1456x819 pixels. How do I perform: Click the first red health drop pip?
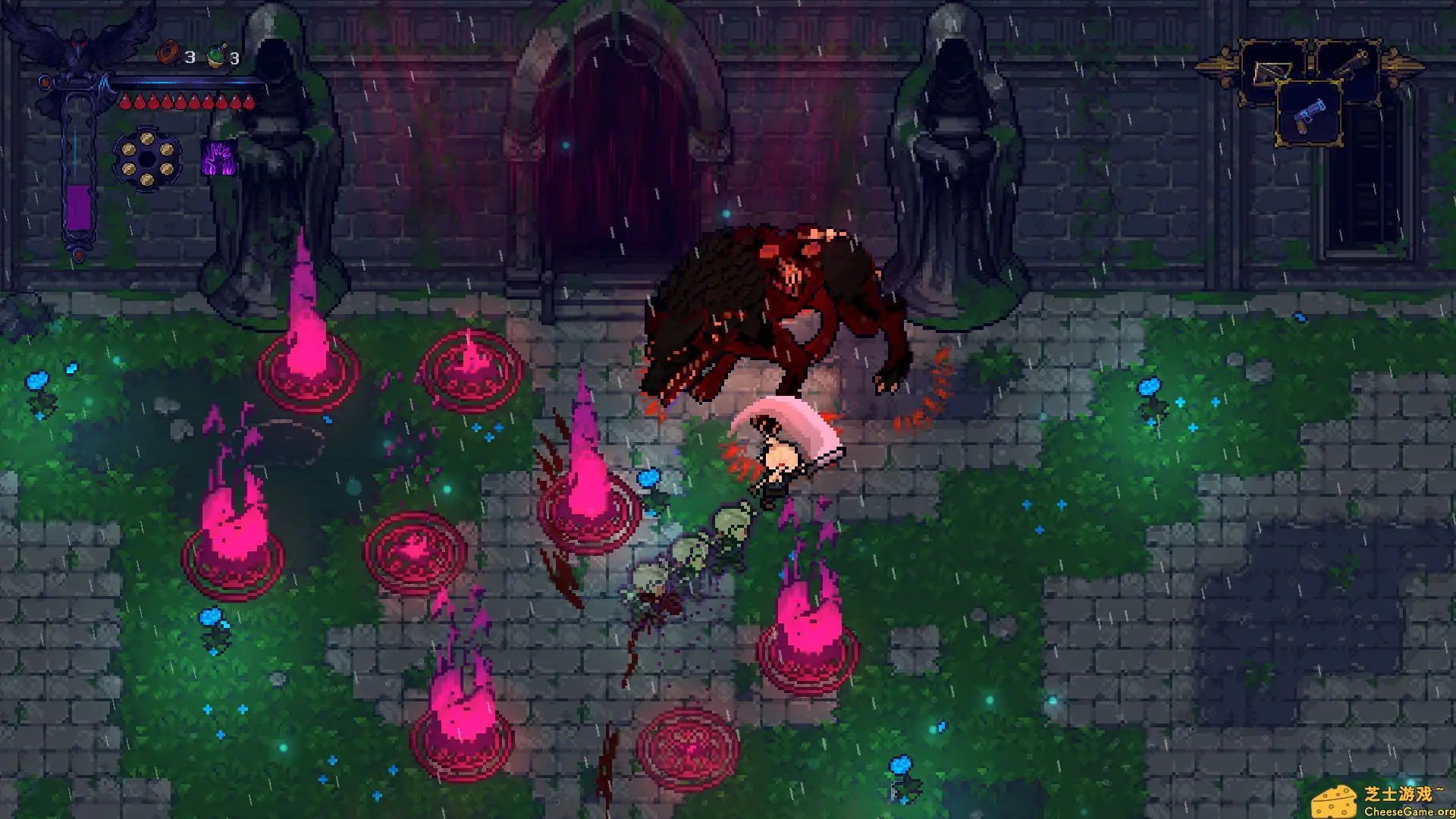126,102
